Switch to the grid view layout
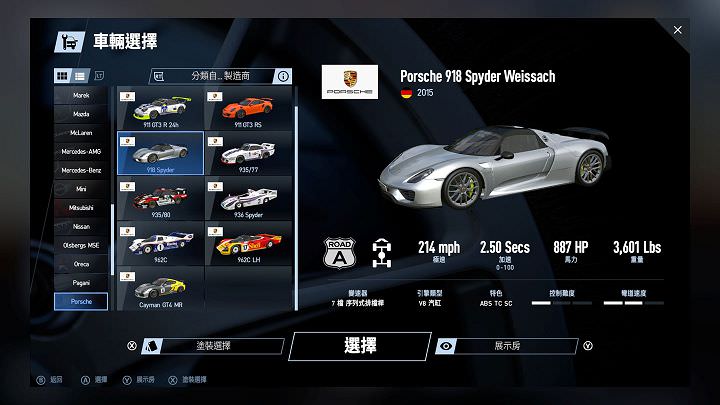This screenshot has height=405, width=720. click(63, 76)
